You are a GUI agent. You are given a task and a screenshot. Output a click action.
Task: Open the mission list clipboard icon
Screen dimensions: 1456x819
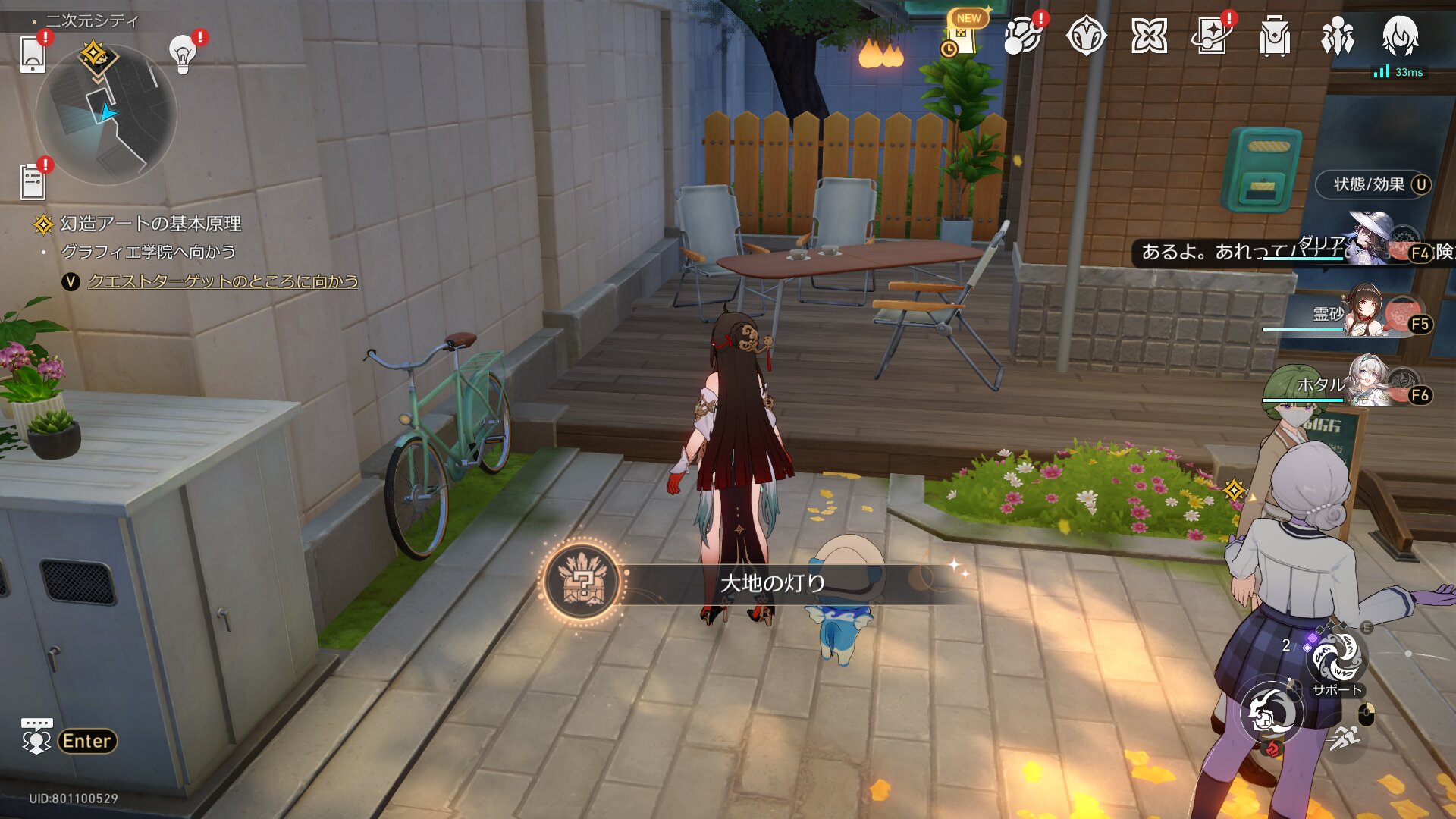coord(33,182)
